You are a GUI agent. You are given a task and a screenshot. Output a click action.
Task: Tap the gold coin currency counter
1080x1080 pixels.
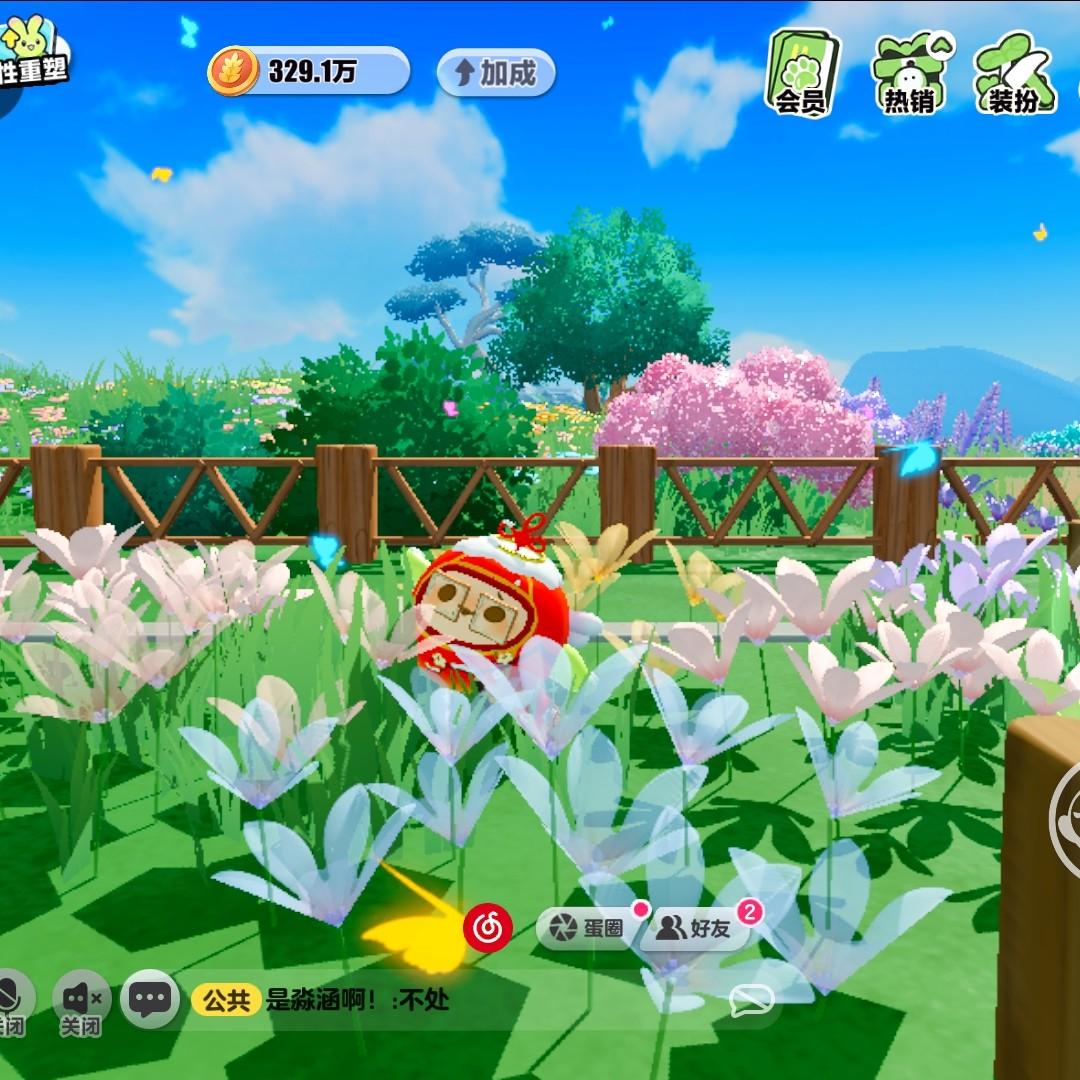[x=308, y=72]
